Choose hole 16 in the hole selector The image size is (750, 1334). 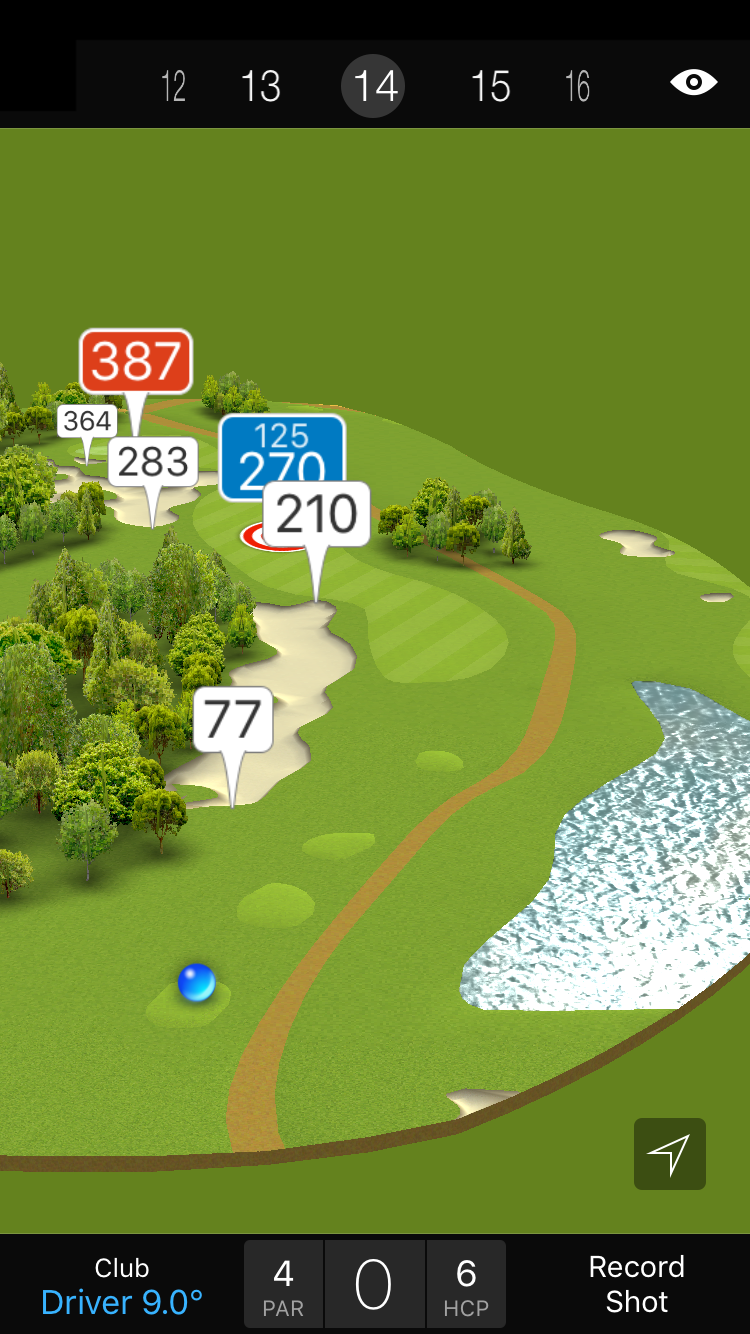pos(577,87)
